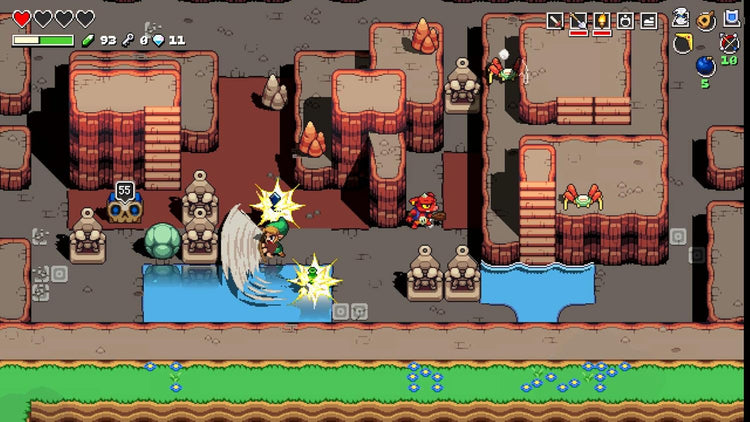Screen dimensions: 750x422
Task: Click the scroll item icon
Action: pos(681,18)
